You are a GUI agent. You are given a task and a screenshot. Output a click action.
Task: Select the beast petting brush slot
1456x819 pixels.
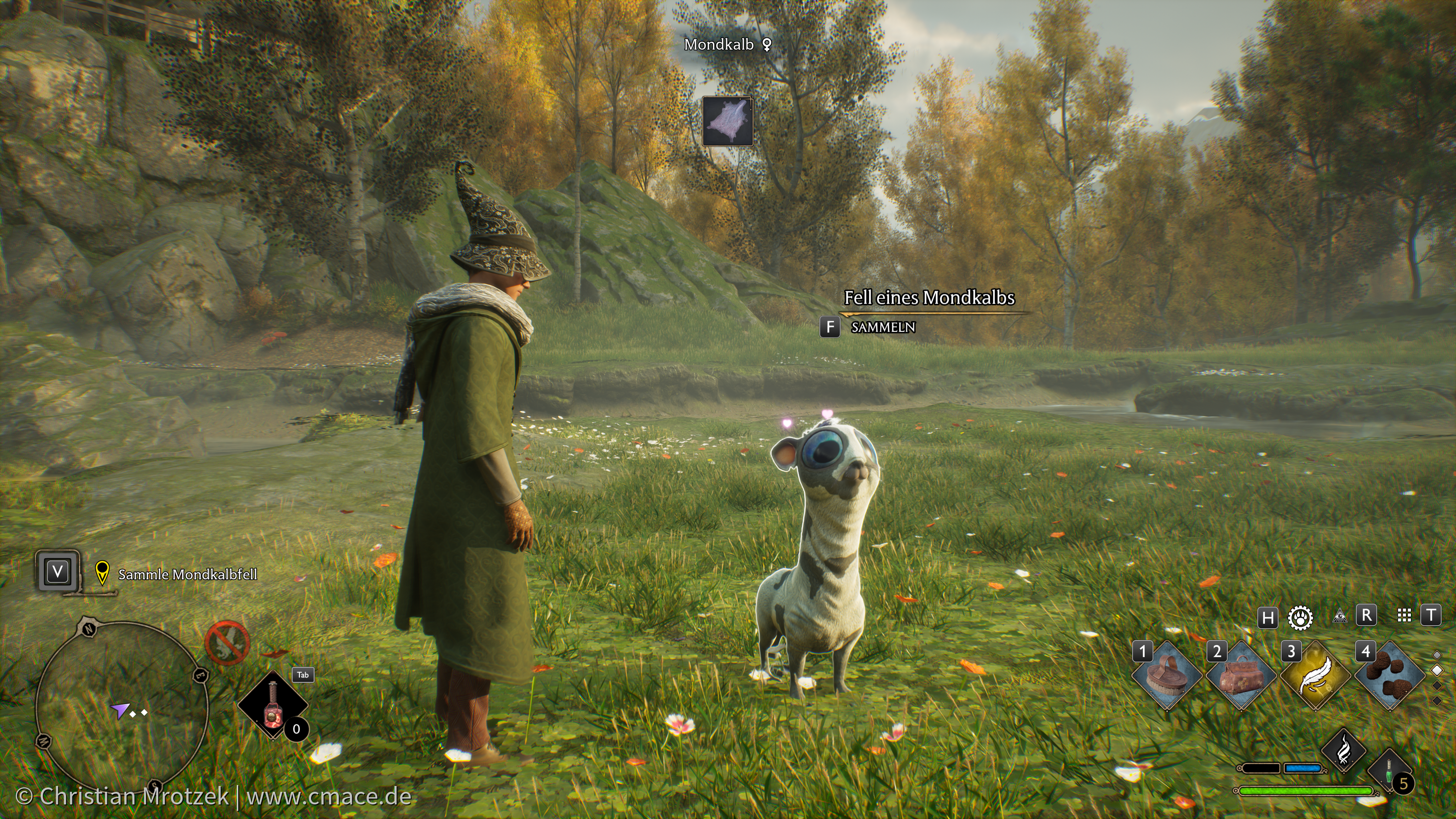pyautogui.click(x=1166, y=675)
